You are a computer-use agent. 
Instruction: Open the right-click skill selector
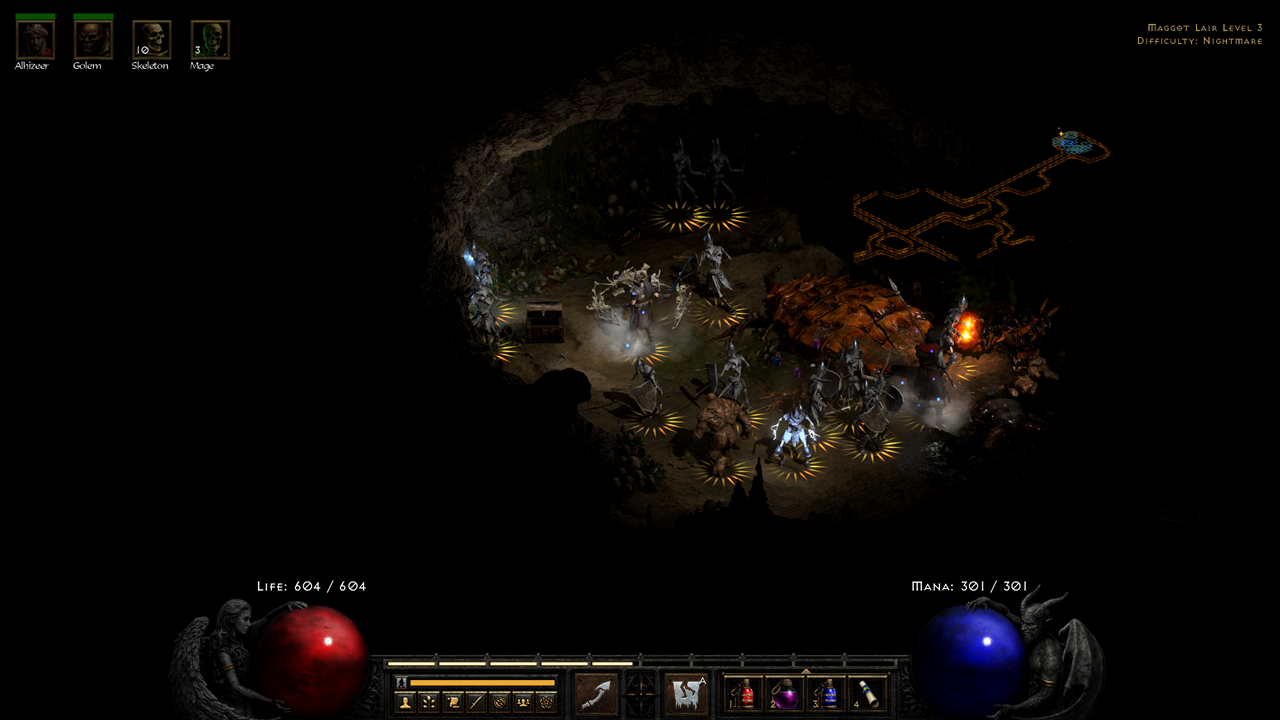[x=687, y=694]
